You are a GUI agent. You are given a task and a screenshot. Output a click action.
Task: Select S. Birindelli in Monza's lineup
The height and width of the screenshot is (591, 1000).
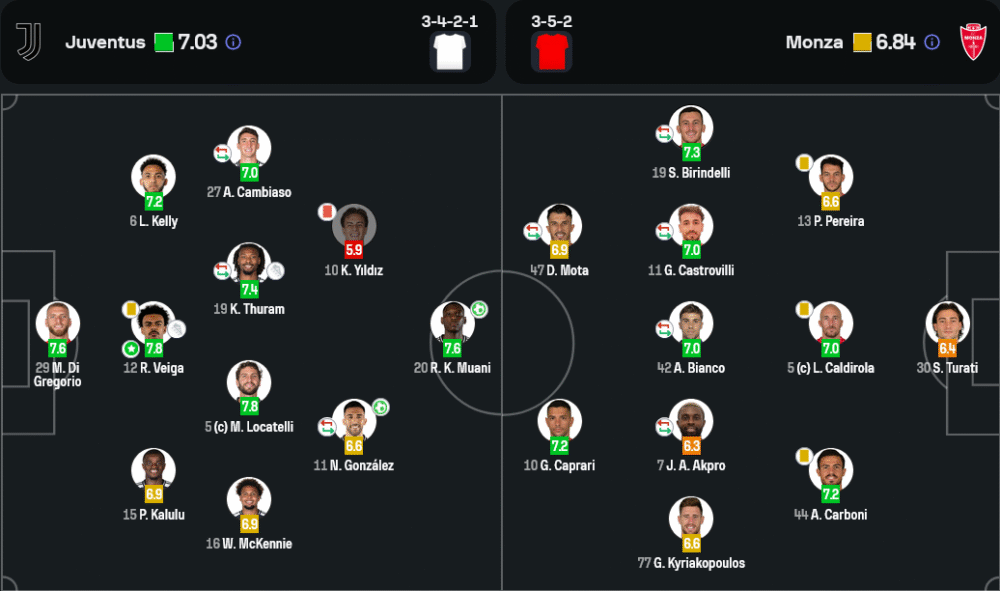click(x=691, y=128)
